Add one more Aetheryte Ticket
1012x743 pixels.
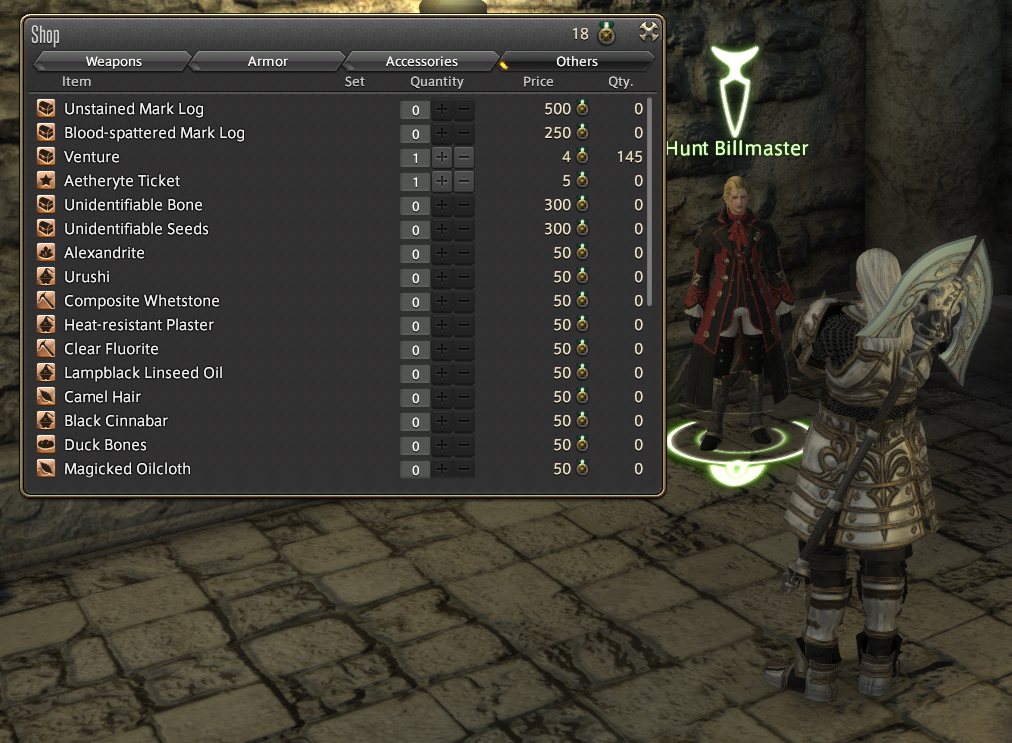(442, 181)
